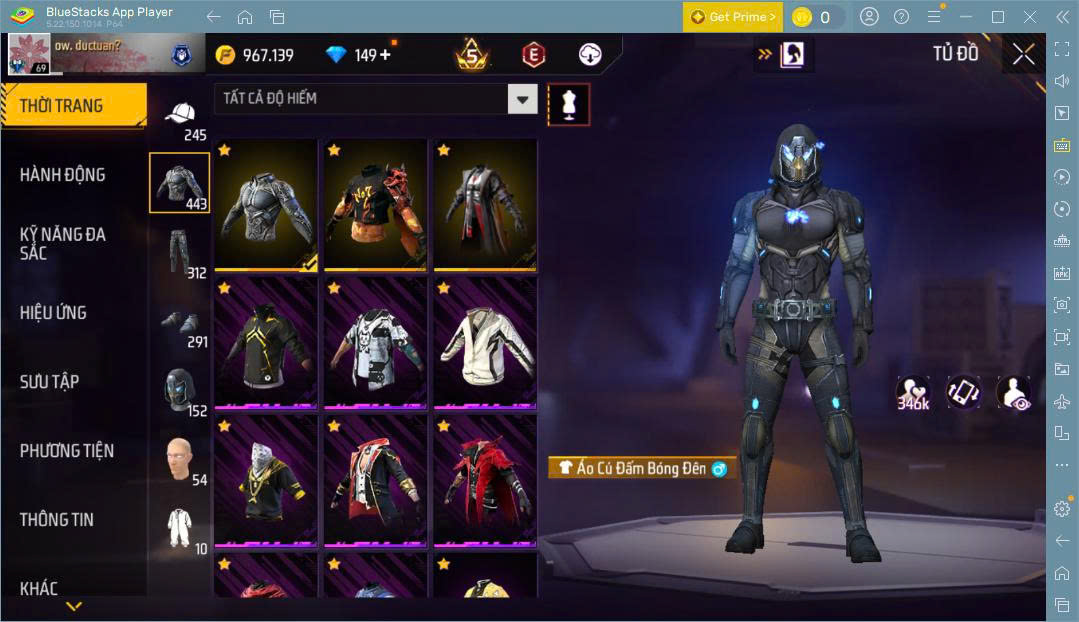The height and width of the screenshot is (622, 1079).
Task: Click the BlueStacks Get Prime button
Action: coord(733,17)
